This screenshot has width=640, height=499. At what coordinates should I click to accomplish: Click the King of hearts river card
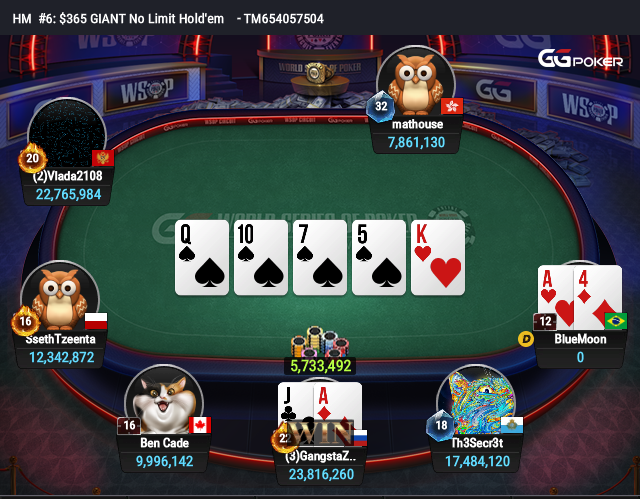[x=438, y=257]
